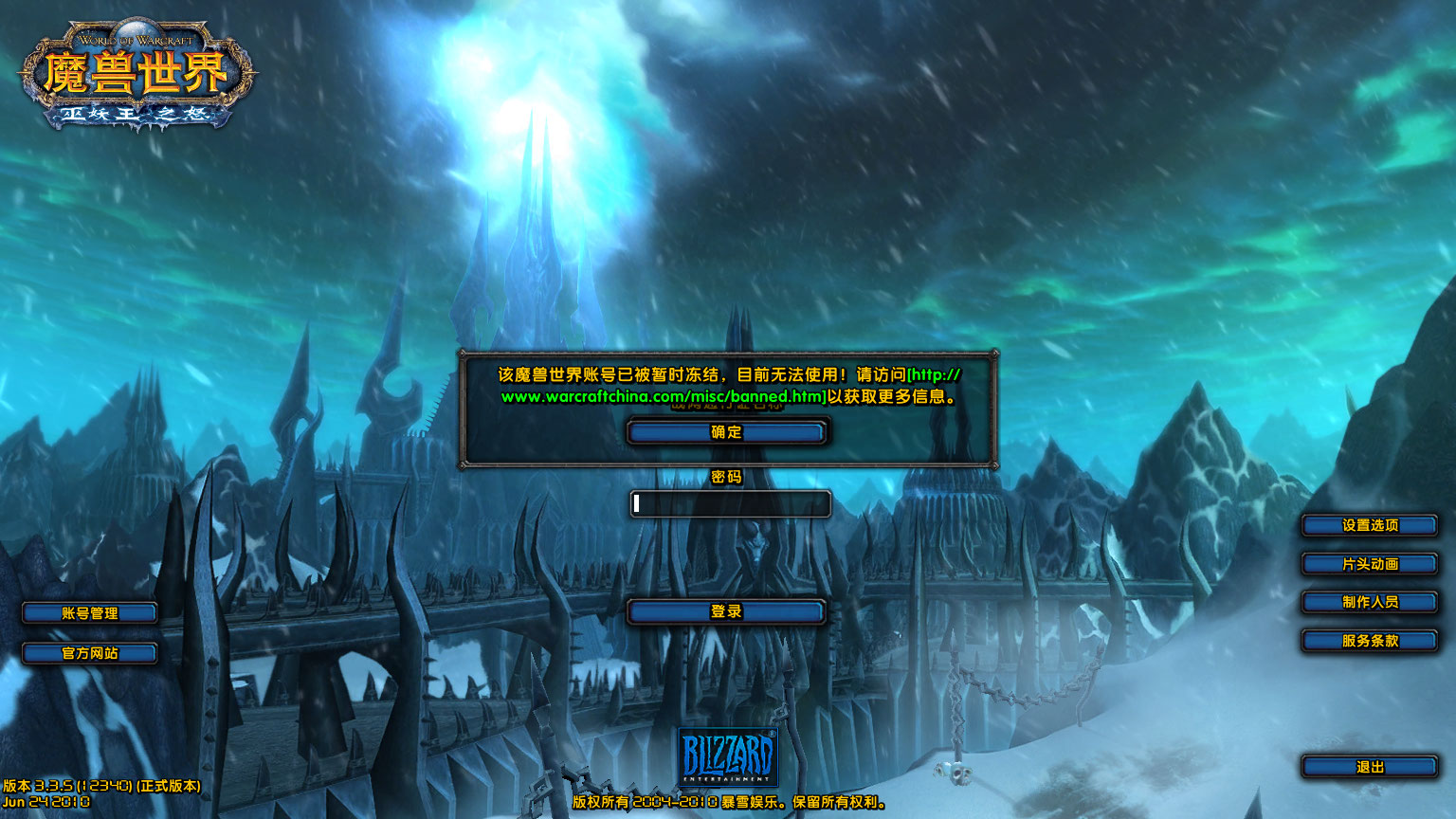Exit the game via 退出

pyautogui.click(x=1368, y=768)
